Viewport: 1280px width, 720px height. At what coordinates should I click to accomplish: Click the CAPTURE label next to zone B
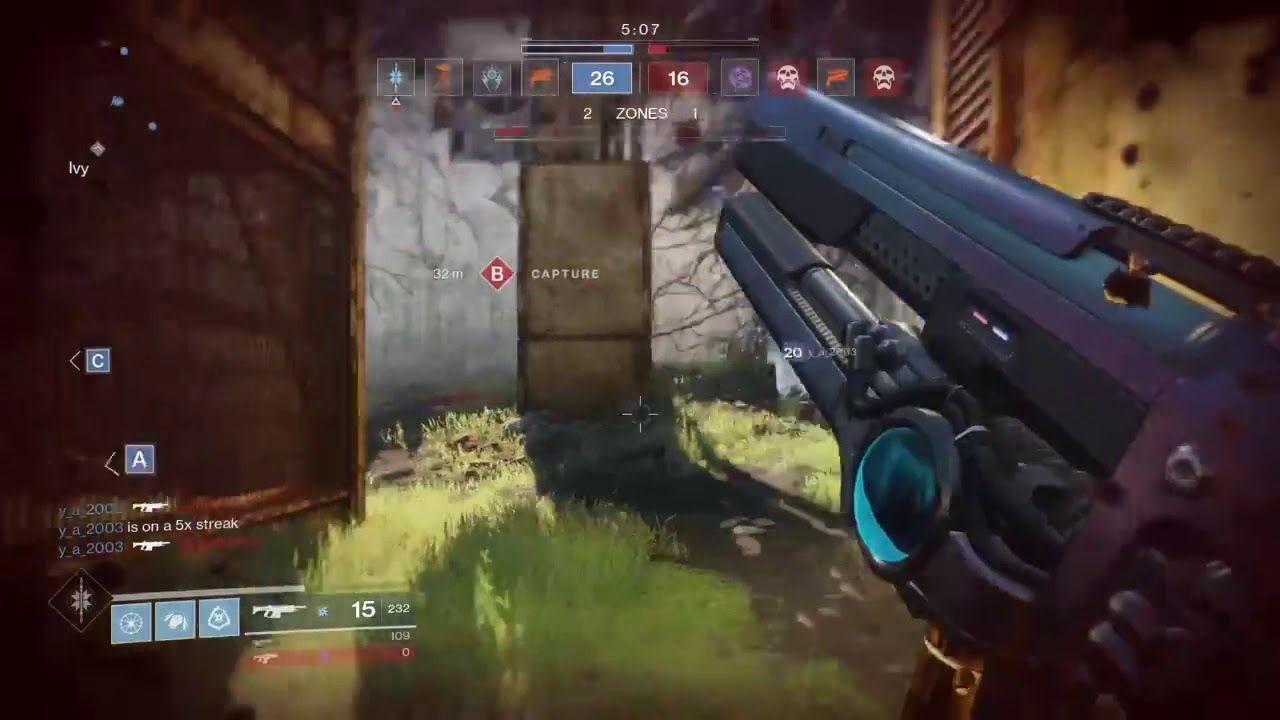tap(566, 272)
